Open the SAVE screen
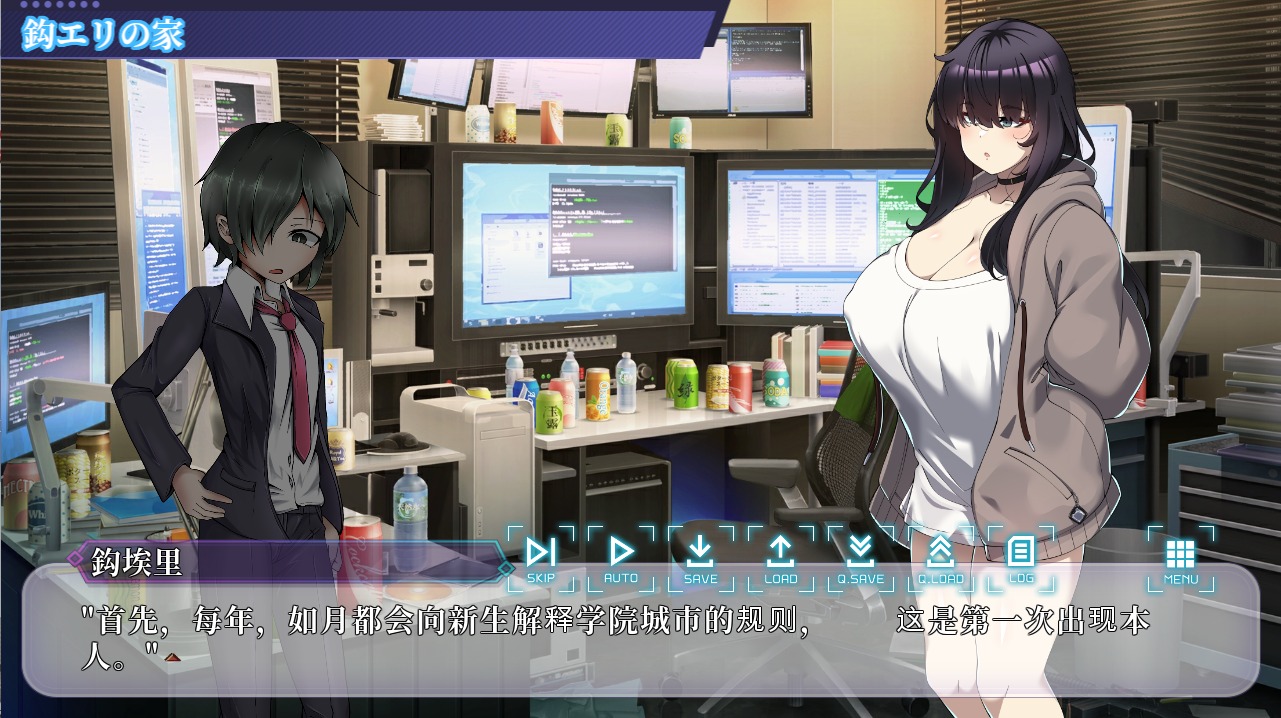This screenshot has height=718, width=1281. point(700,558)
